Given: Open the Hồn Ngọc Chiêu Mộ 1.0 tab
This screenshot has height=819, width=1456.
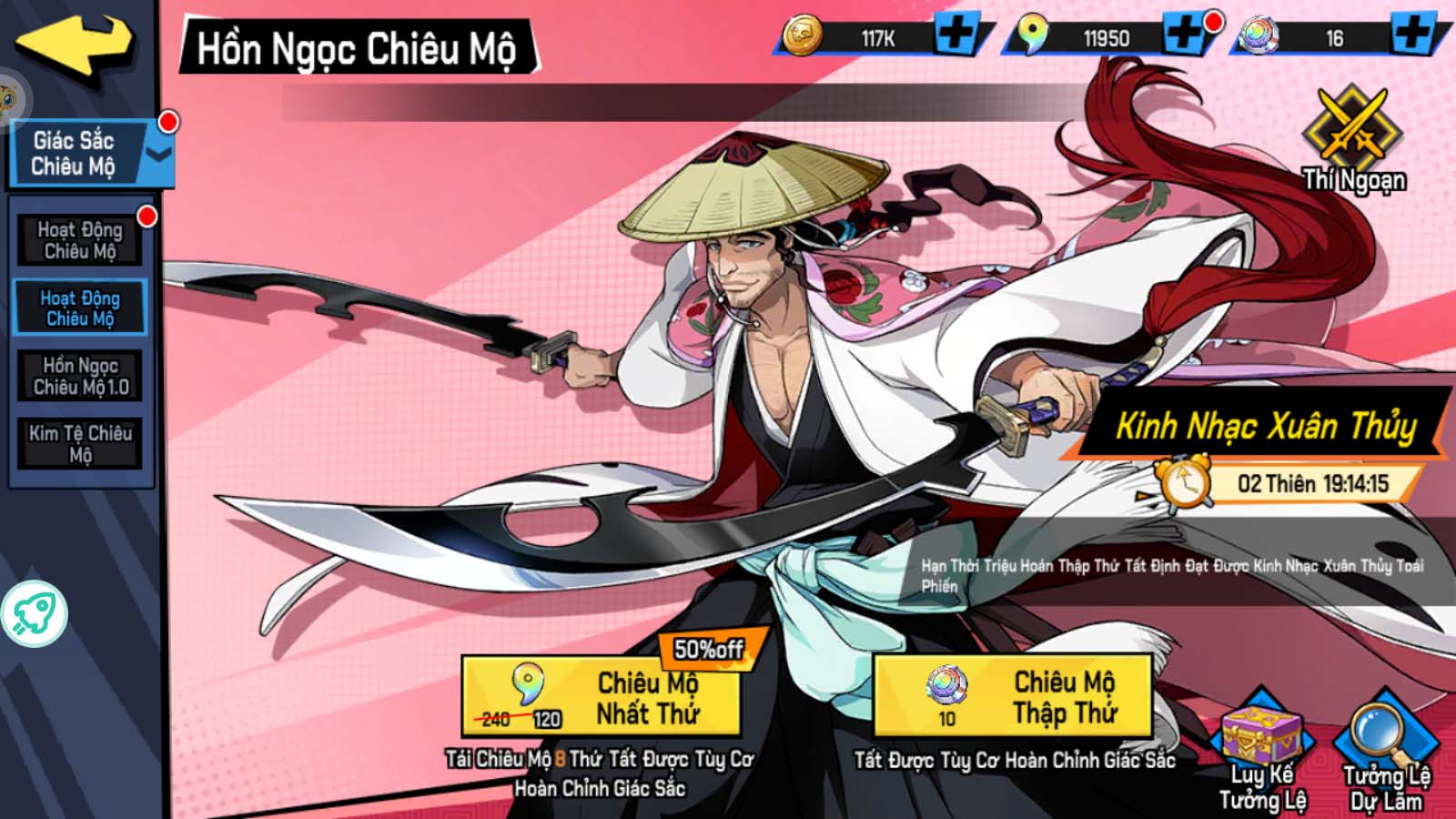Looking at the screenshot, I should point(81,376).
